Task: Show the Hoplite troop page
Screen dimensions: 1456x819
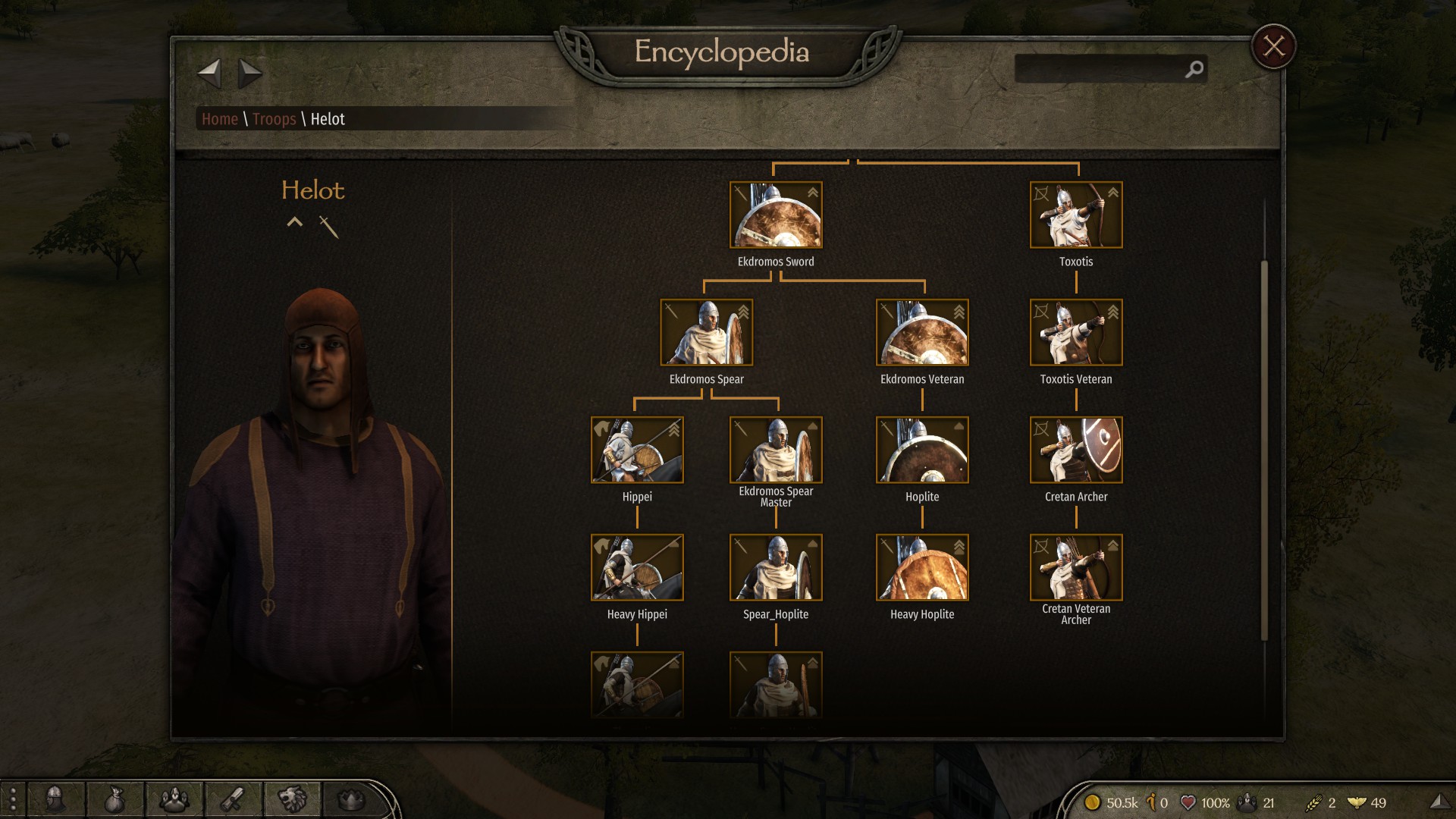Action: 922,450
